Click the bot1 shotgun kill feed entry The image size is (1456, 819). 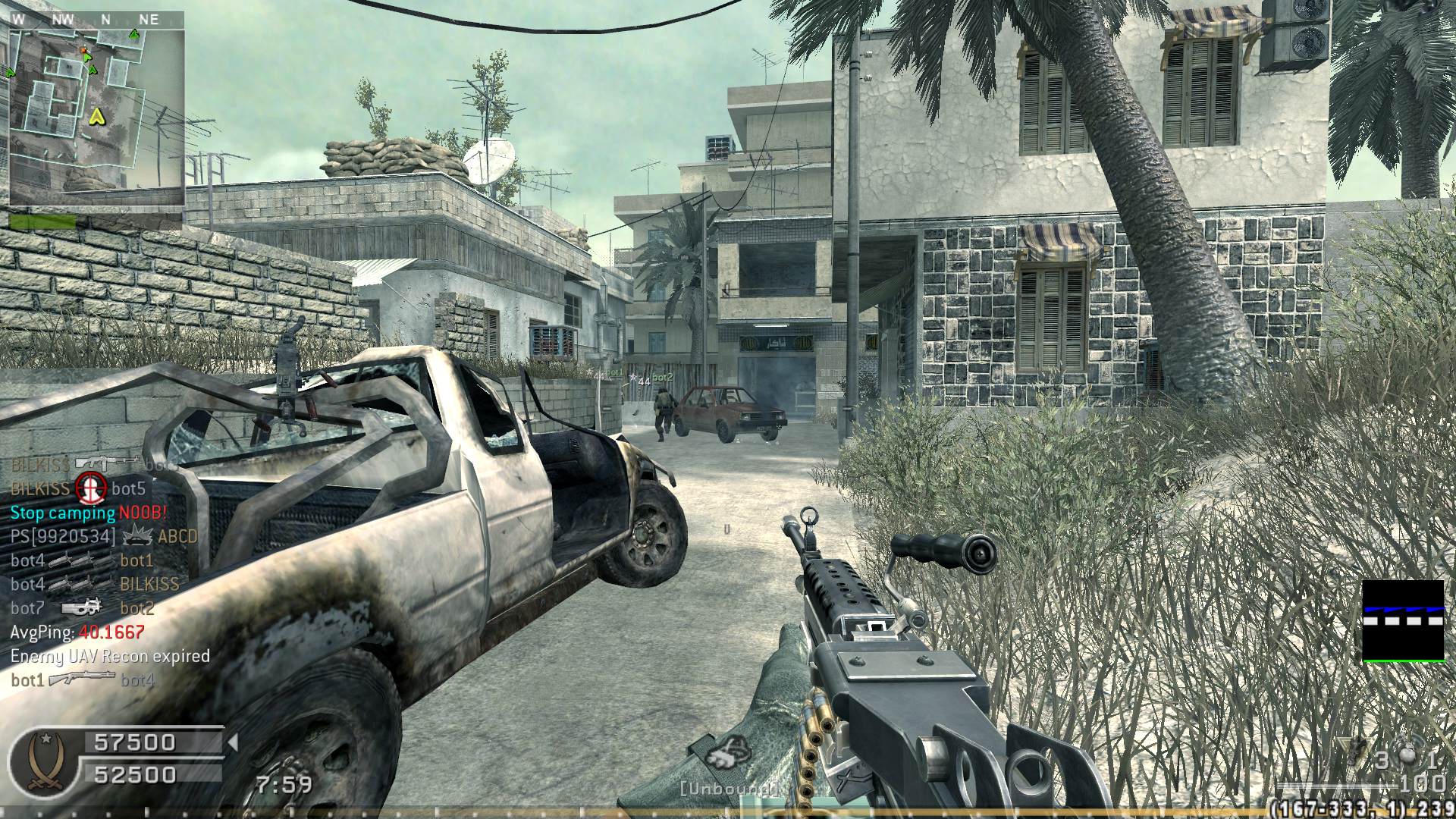pos(82,680)
